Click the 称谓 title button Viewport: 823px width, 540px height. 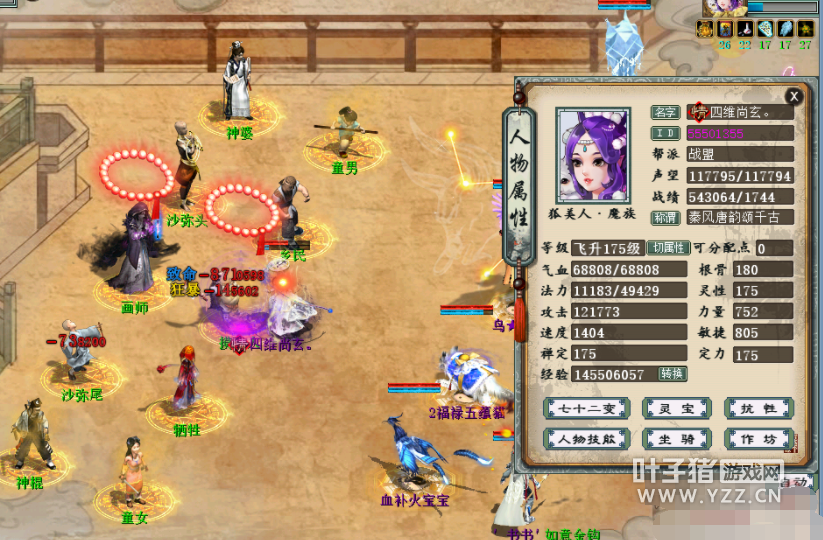pyautogui.click(x=665, y=217)
